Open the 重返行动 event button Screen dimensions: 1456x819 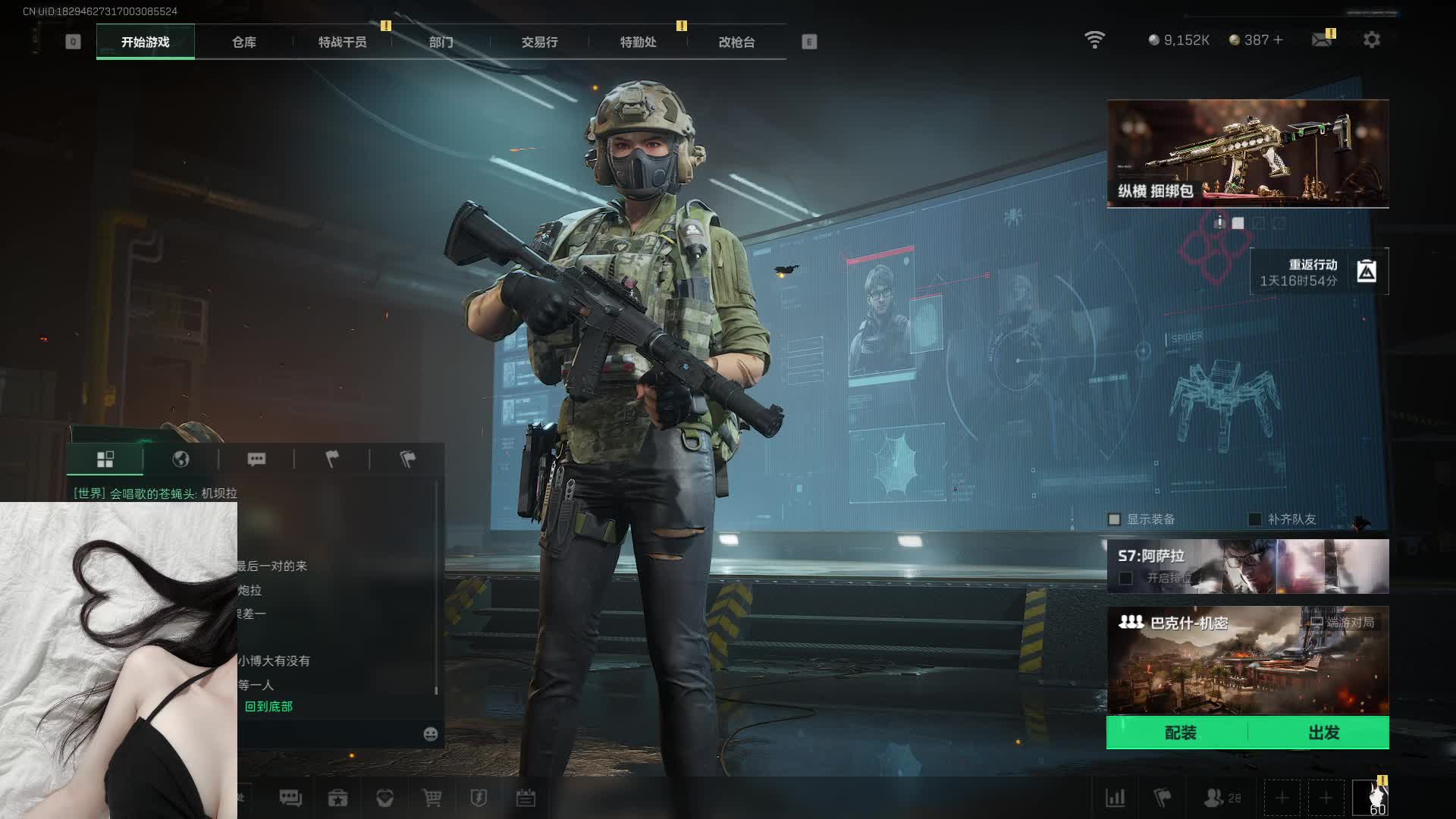(1319, 271)
